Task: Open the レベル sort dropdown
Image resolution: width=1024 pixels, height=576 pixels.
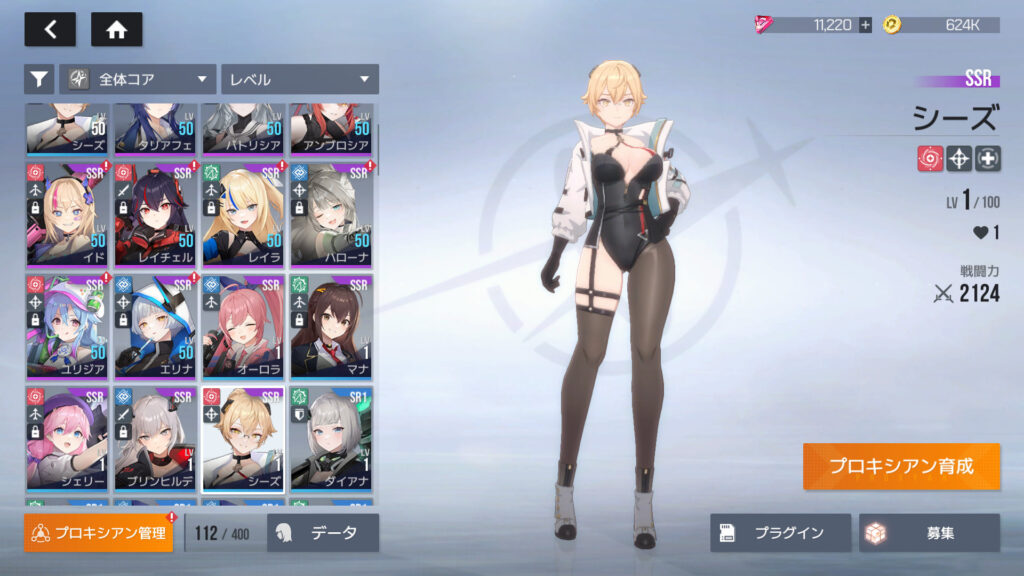Action: pos(299,79)
